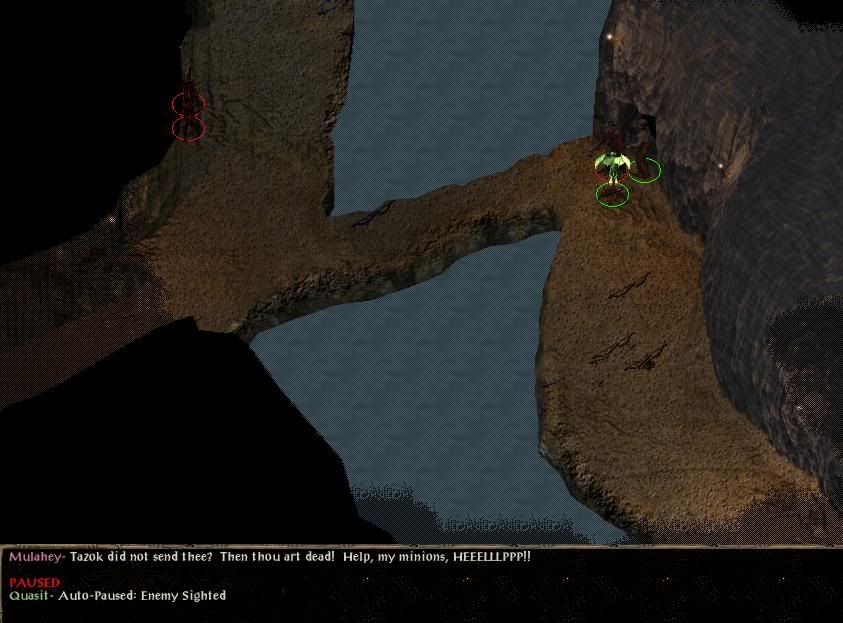This screenshot has height=623, width=843.
Task: Click the message log showing Mulahey's dialogue
Action: point(270,556)
